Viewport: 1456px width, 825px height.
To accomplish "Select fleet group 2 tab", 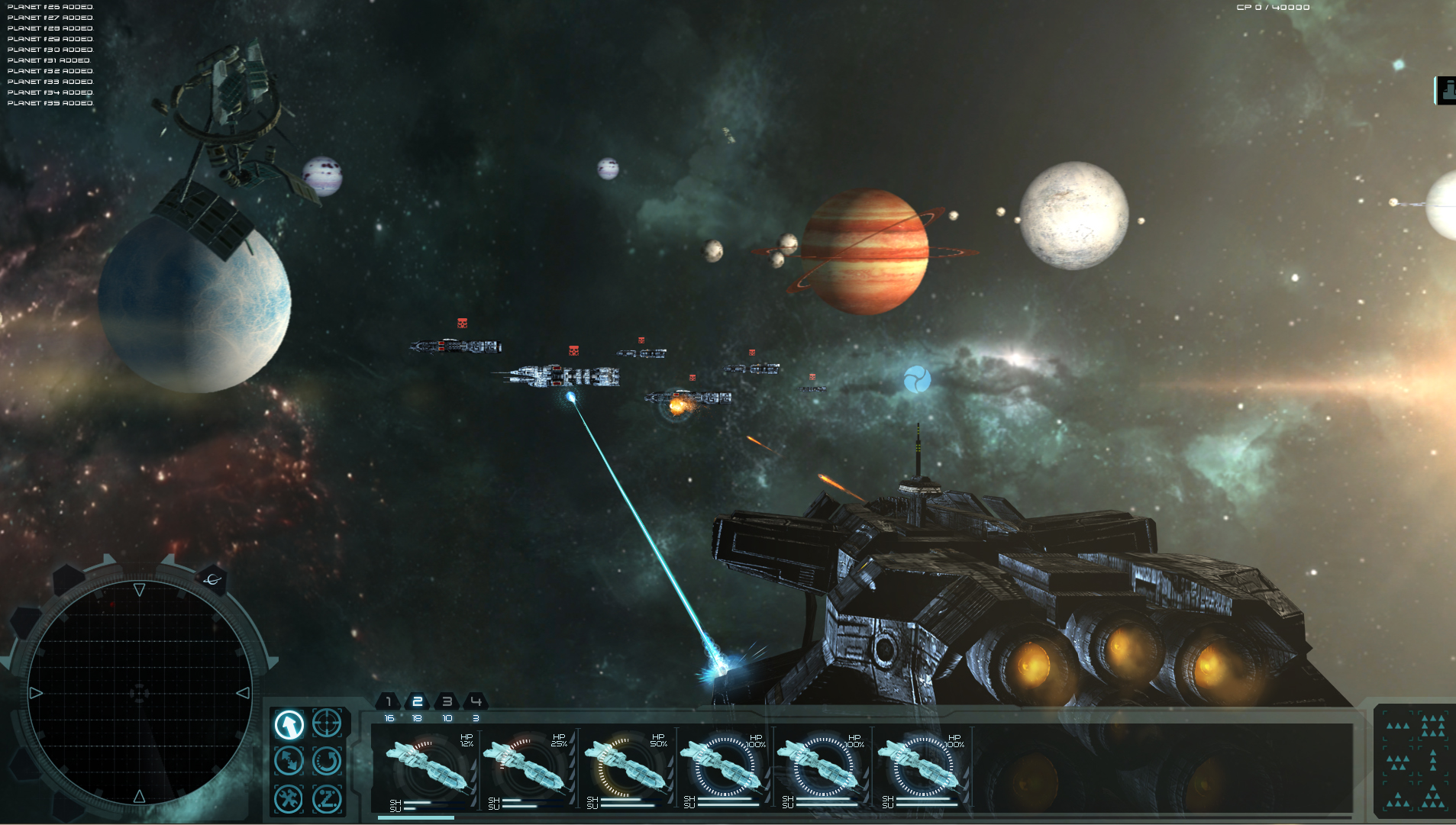I will [x=417, y=701].
